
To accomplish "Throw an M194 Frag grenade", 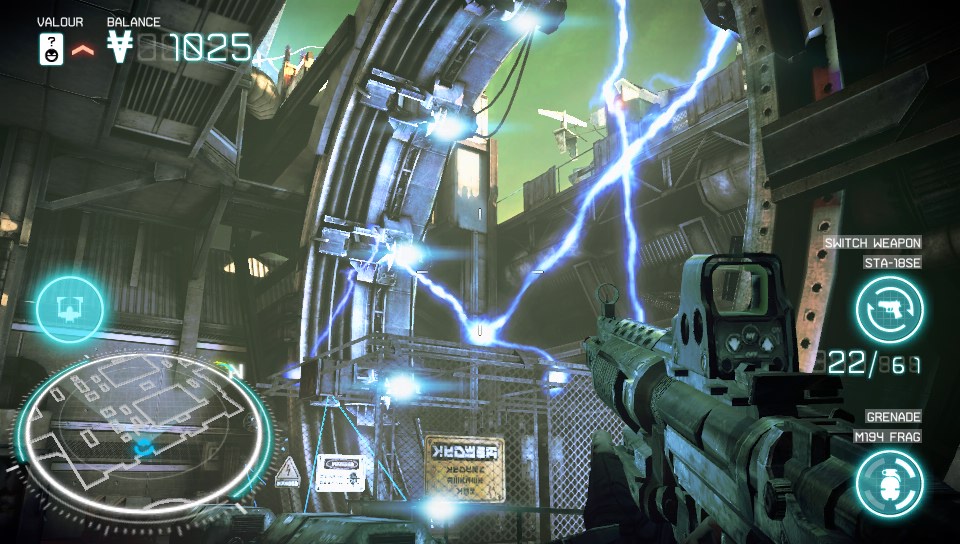I will 889,482.
